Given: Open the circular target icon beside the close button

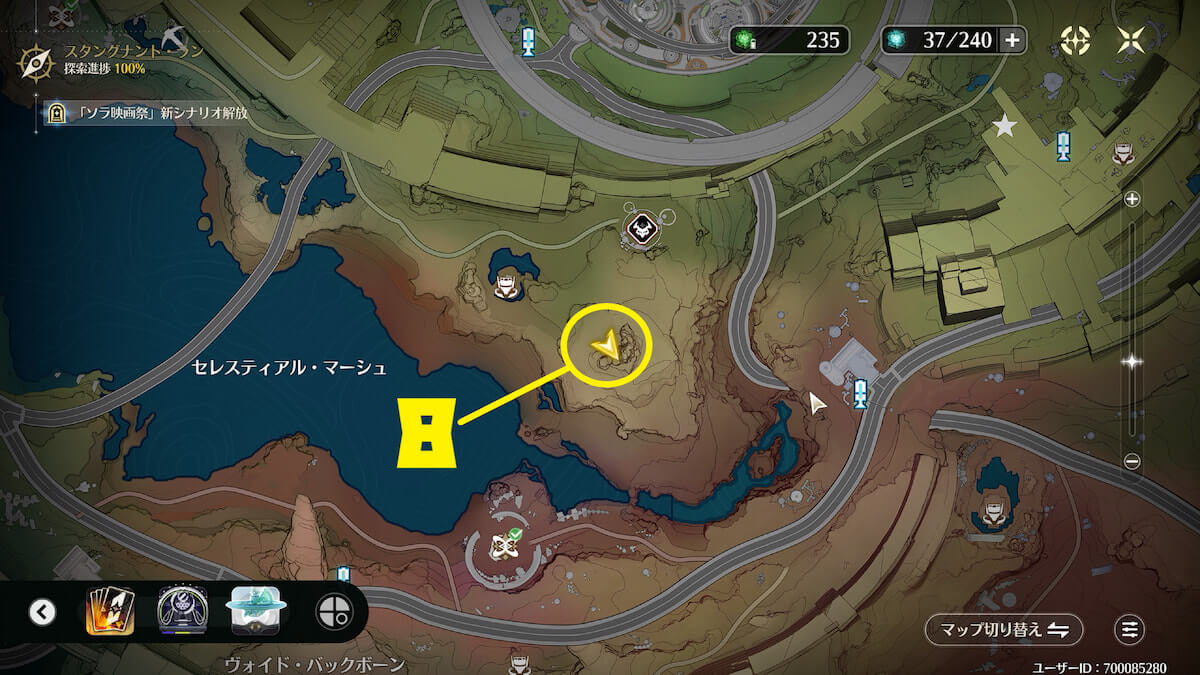Looking at the screenshot, I should (1075, 40).
